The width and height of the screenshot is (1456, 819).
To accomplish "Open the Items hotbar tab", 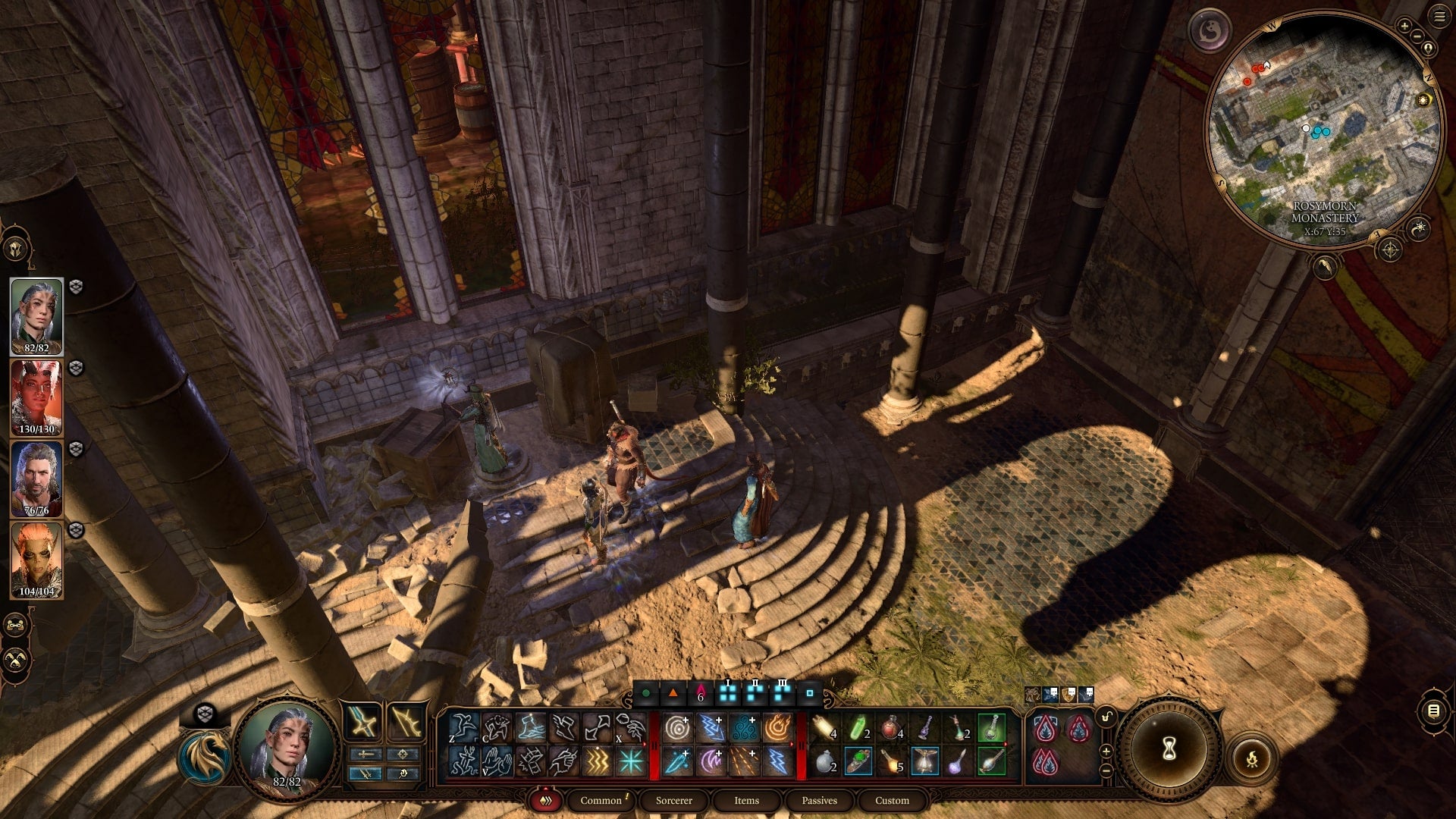I will point(746,800).
